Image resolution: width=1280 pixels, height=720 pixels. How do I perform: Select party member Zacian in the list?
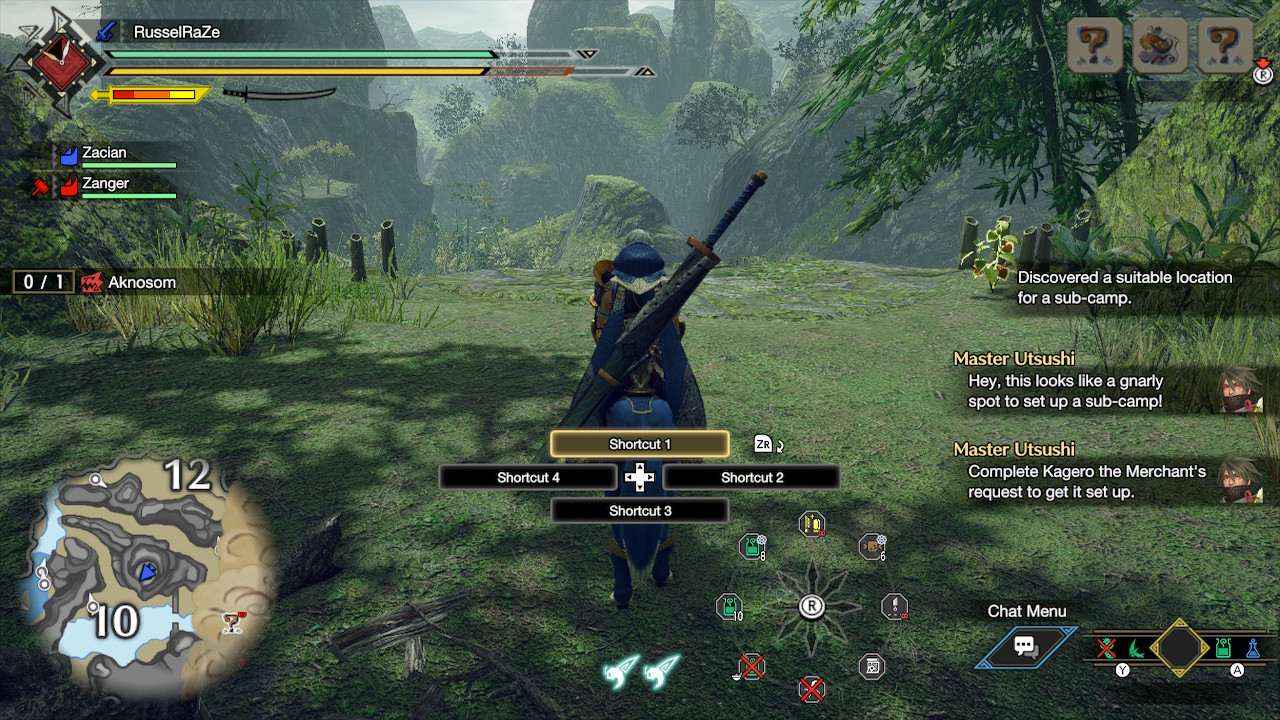pos(104,154)
